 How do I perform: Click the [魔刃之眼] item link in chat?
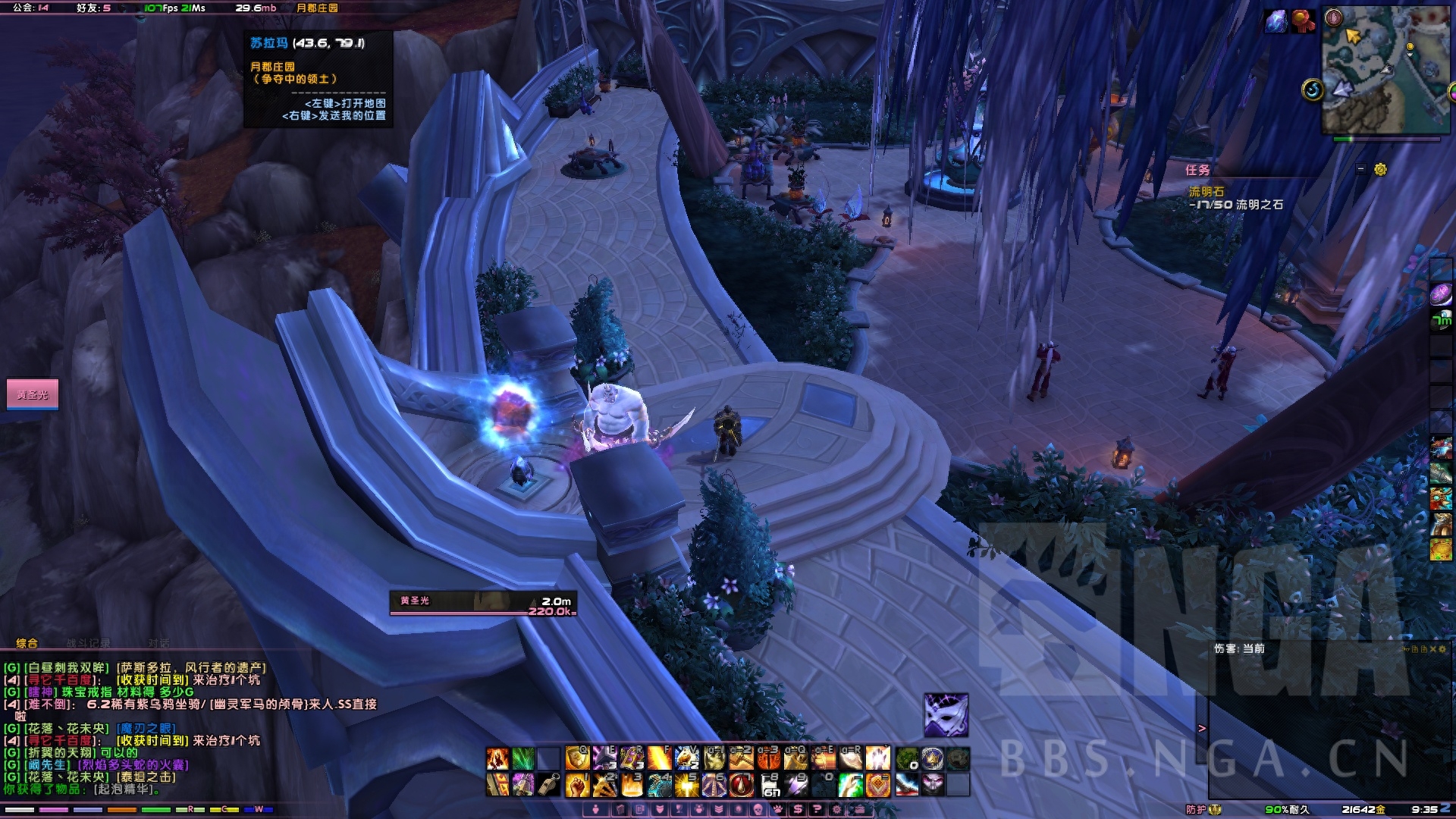[x=146, y=729]
